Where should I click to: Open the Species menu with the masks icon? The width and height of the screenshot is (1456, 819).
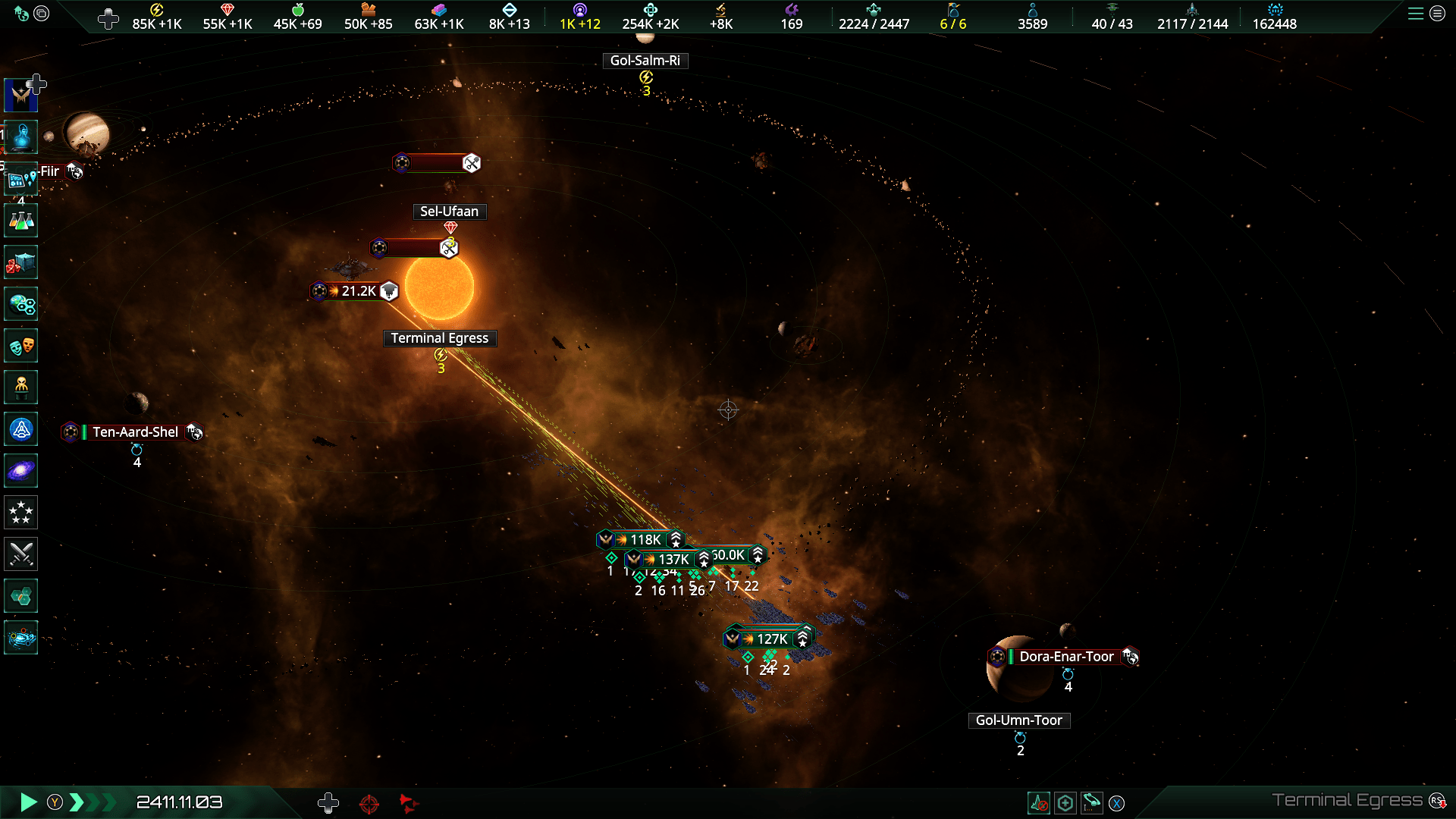click(x=20, y=346)
